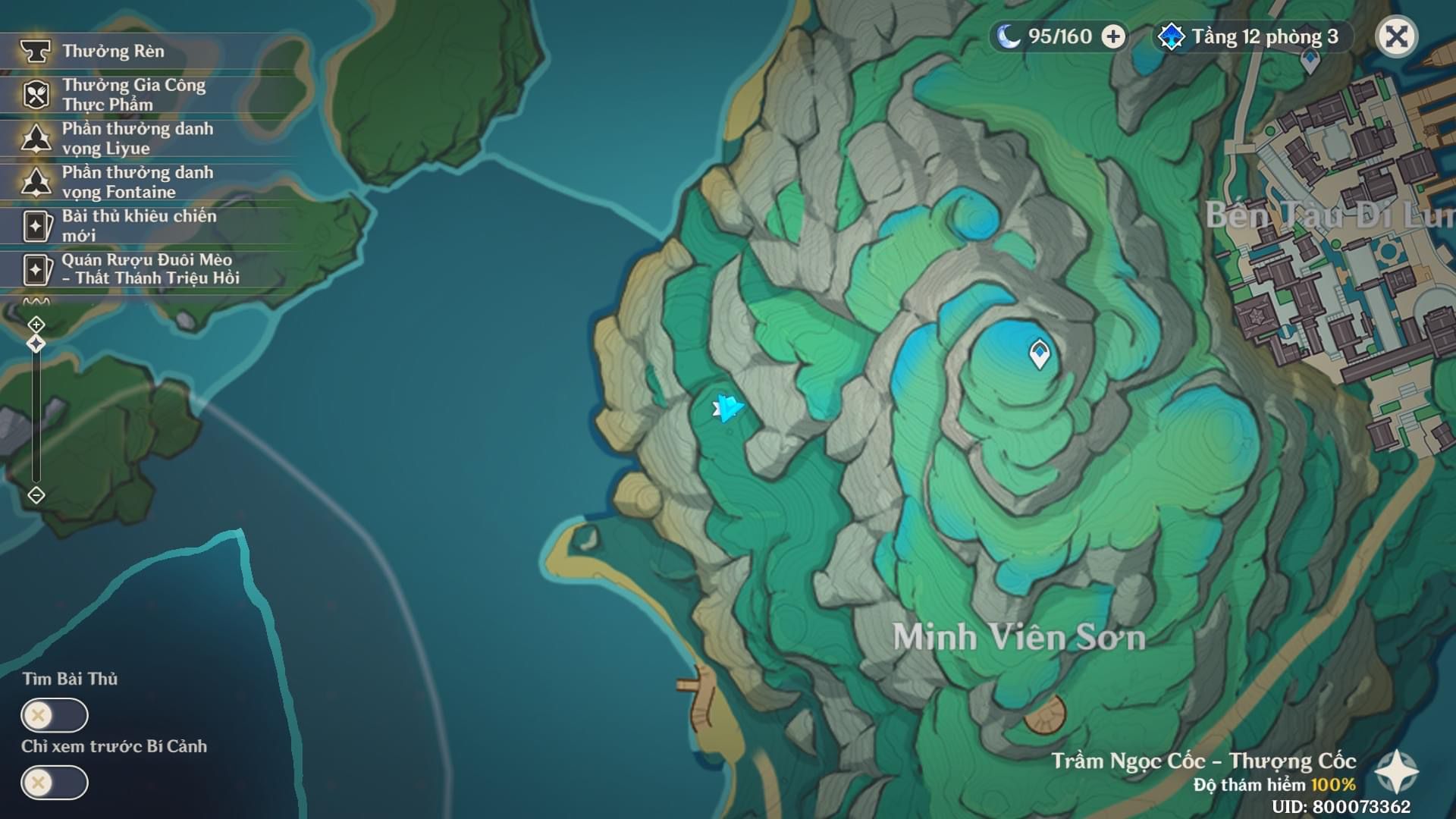Select the waypoint marker above Bến Tàu Di Lung
This screenshot has height=819, width=1456.
(x=1310, y=61)
